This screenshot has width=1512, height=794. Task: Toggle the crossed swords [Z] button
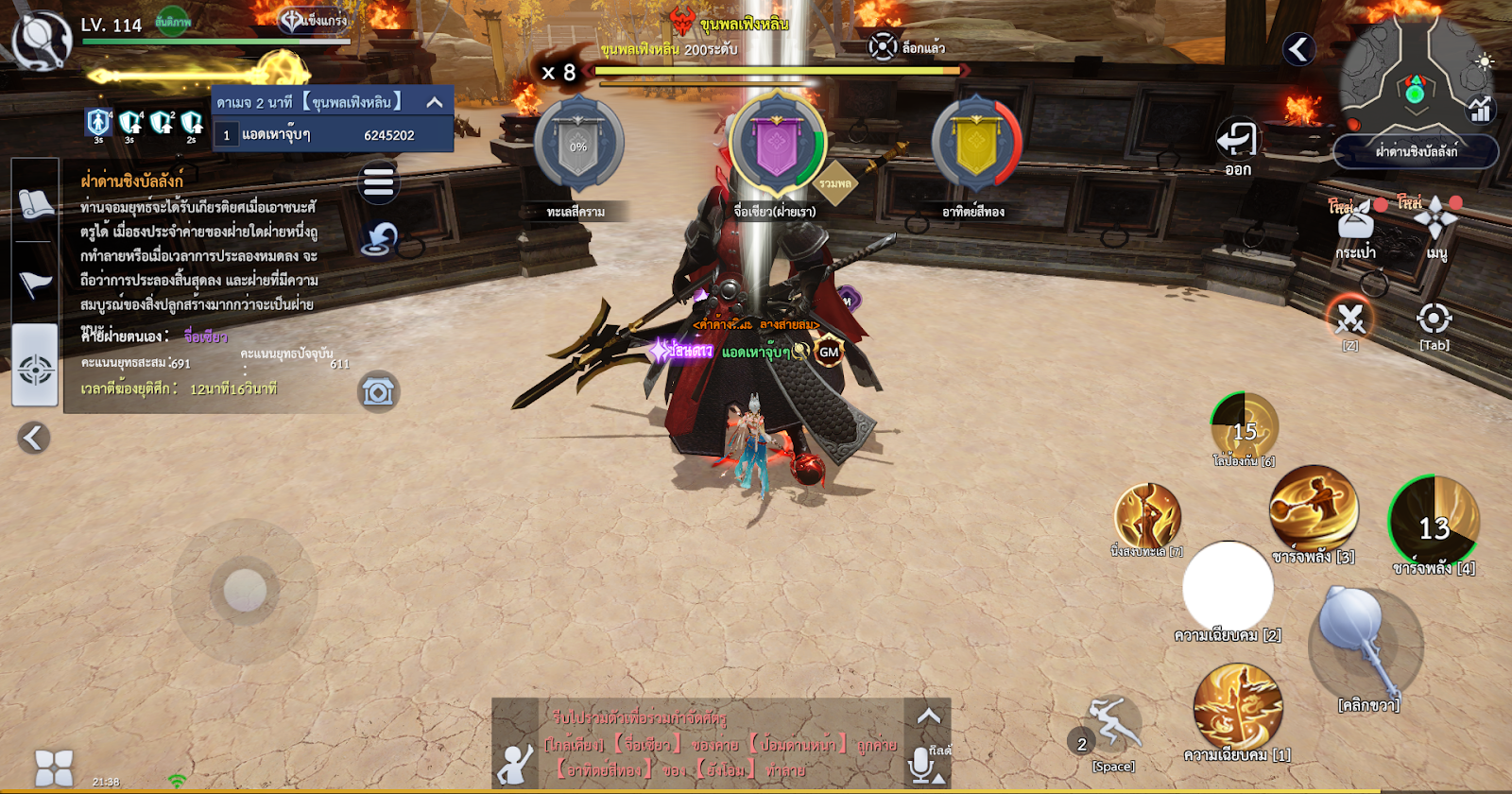pyautogui.click(x=1349, y=319)
